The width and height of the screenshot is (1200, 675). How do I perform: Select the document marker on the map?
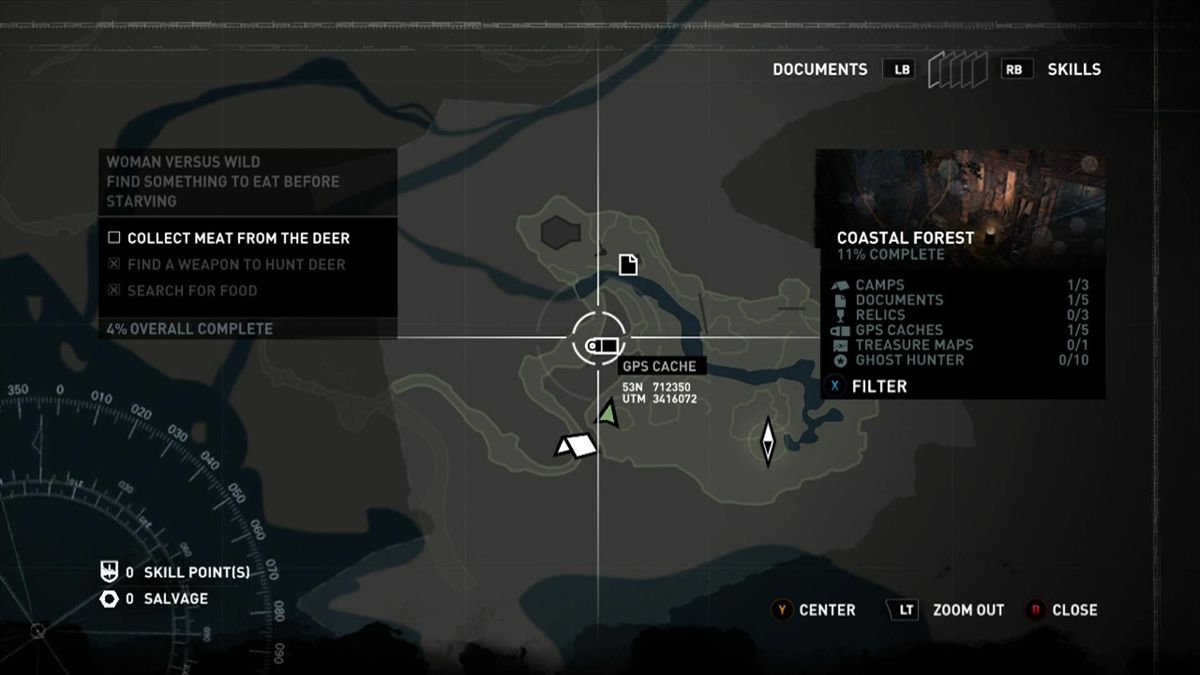[628, 265]
